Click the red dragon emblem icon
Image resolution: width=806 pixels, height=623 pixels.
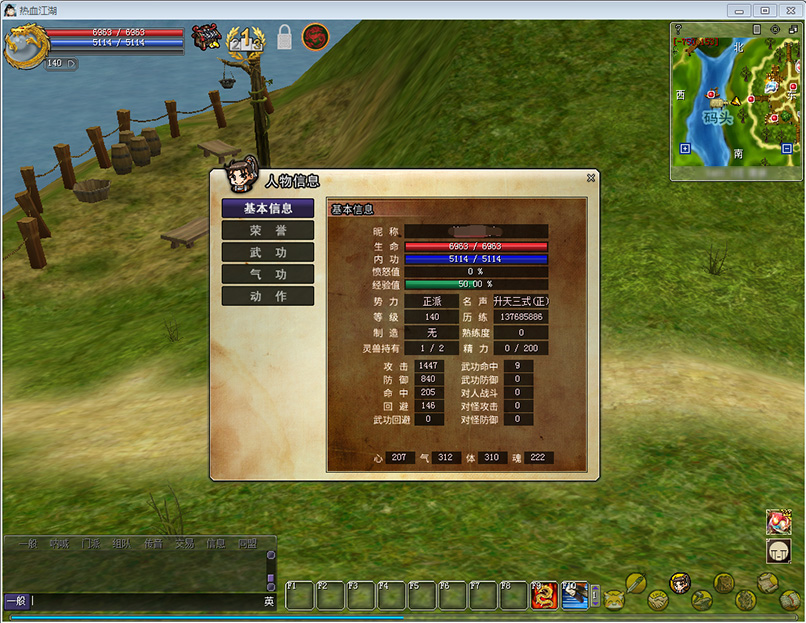click(316, 37)
